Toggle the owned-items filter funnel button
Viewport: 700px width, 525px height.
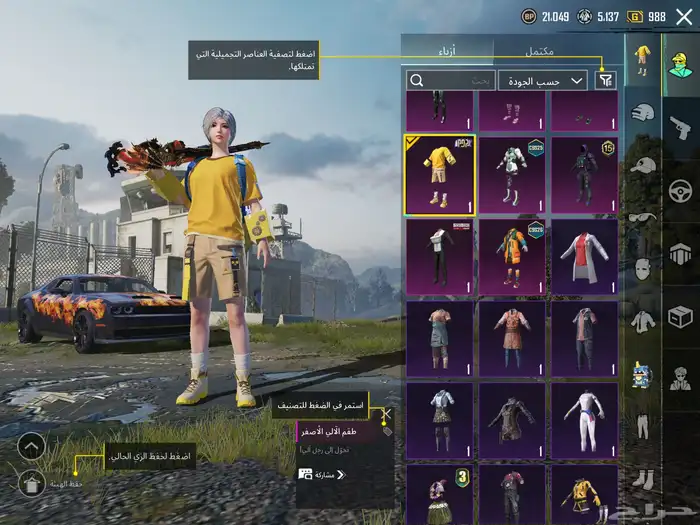[605, 80]
